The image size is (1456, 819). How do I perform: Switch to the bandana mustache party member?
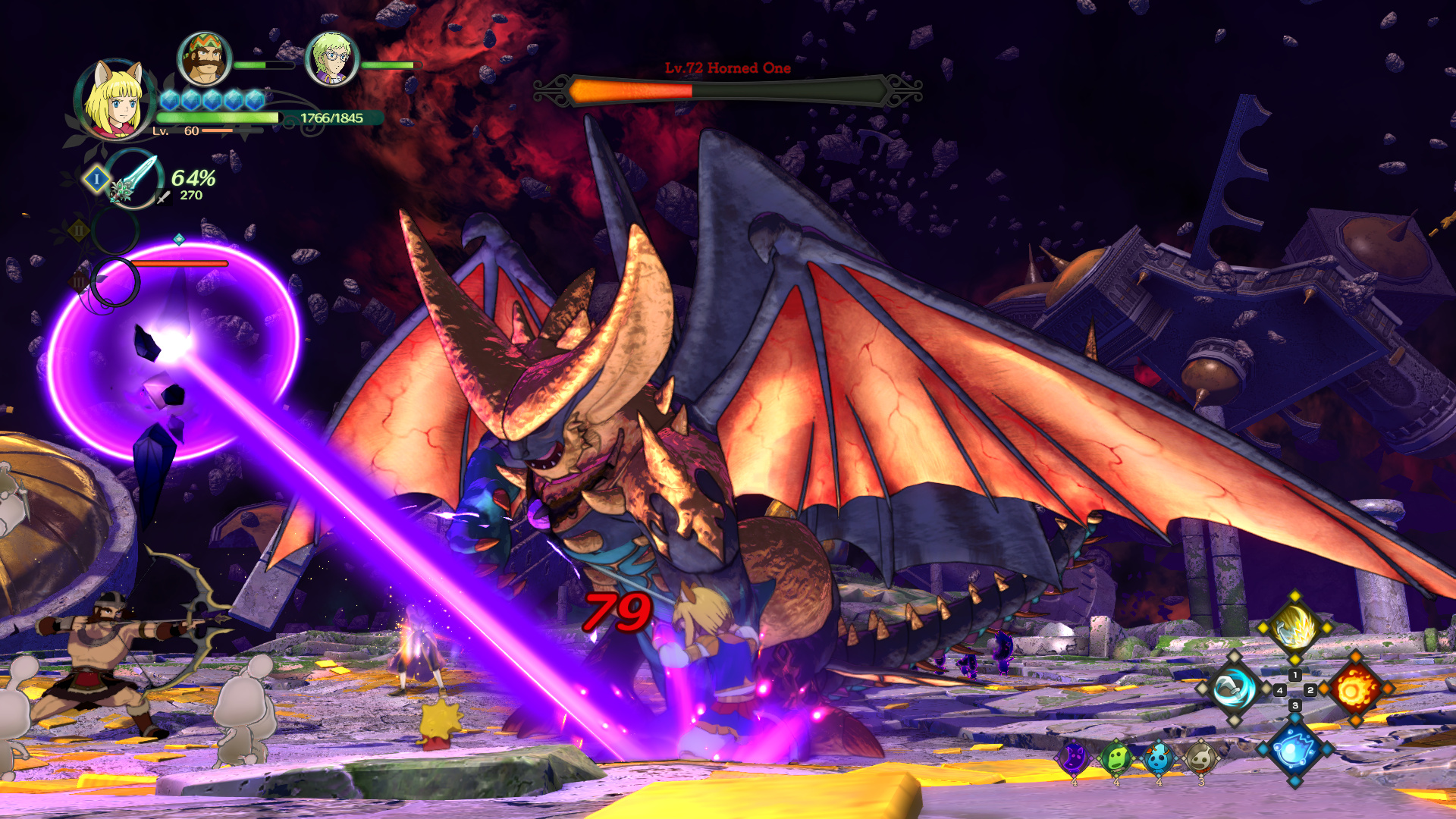click(x=204, y=59)
